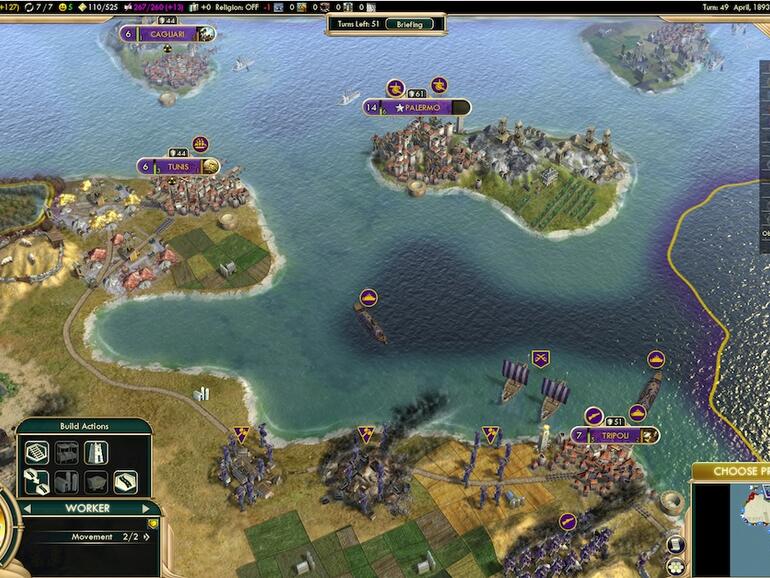Image resolution: width=770 pixels, height=578 pixels.
Task: Toggle the hex grid icon beside the minimap
Action: [x=675, y=566]
